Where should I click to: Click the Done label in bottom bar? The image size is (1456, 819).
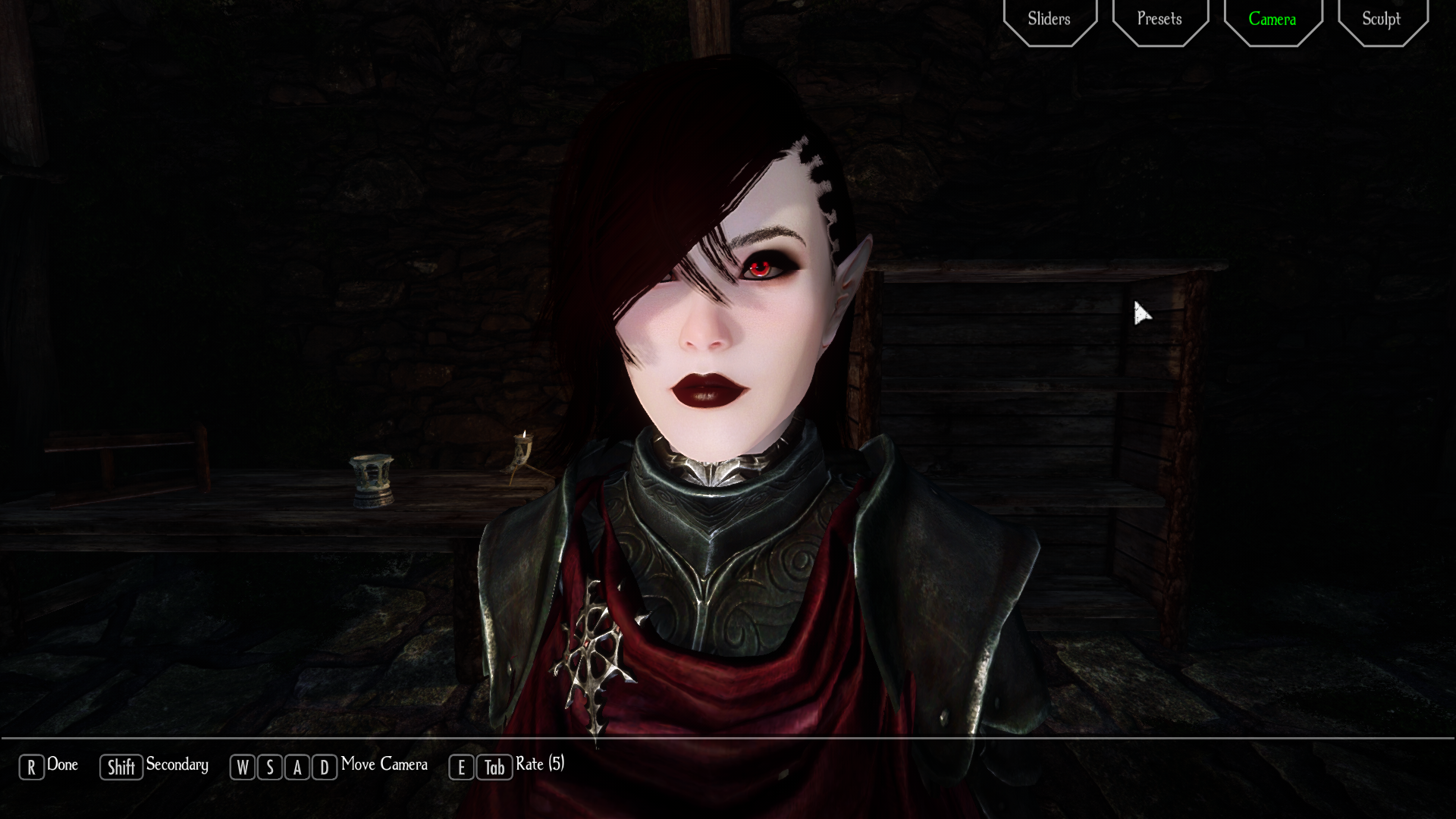tap(64, 764)
